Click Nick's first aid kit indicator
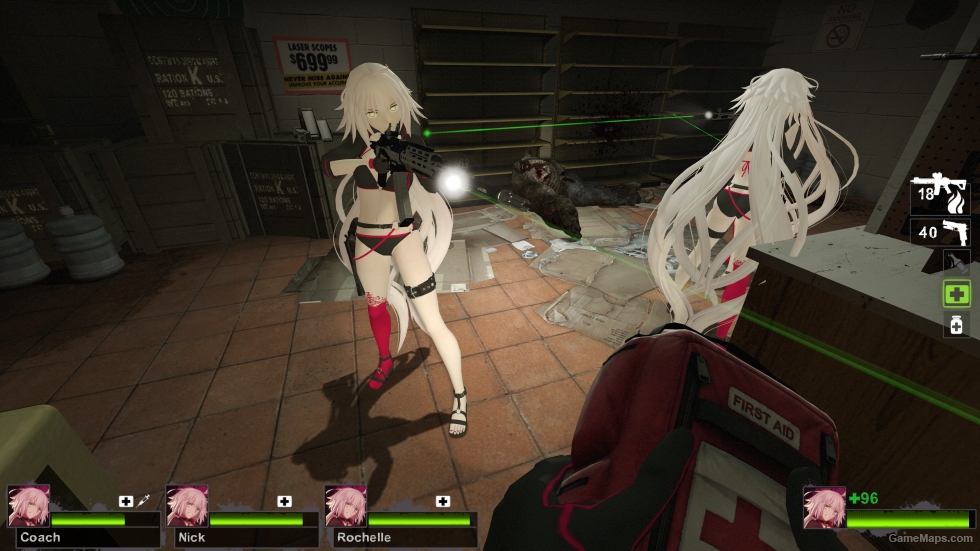Screen dimensions: 980x551 point(284,501)
